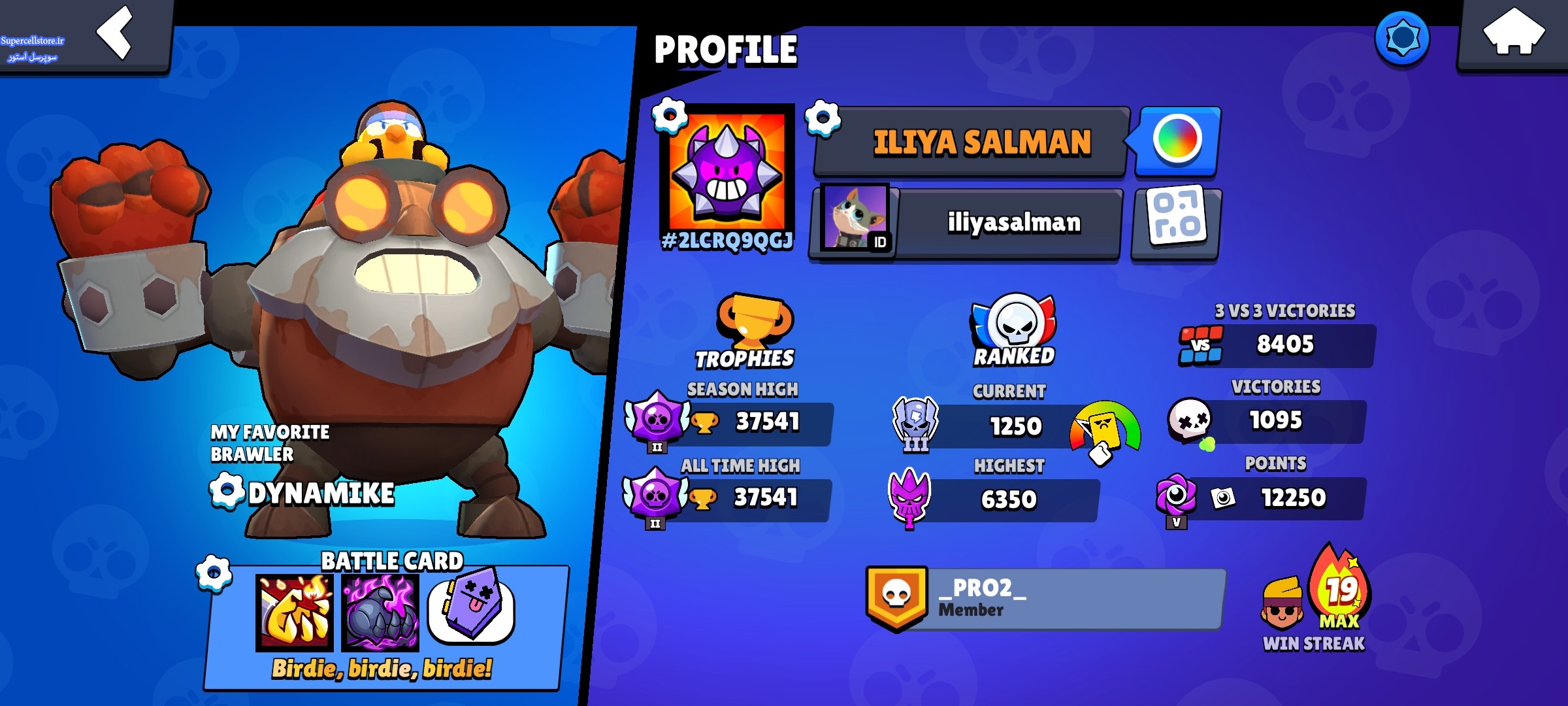1568x706 pixels.
Task: Select the flaming fist battle card pin
Action: coord(295,613)
